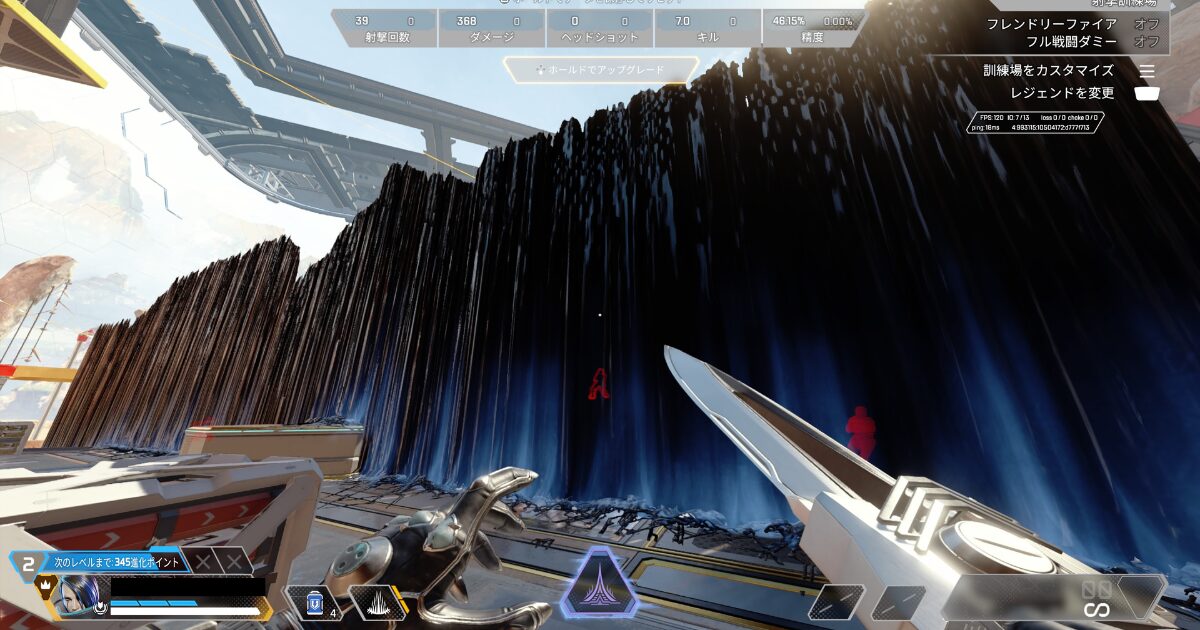Toggle the フレンドリーファイア setting
Viewport: 1200px width, 630px height.
tap(1146, 24)
